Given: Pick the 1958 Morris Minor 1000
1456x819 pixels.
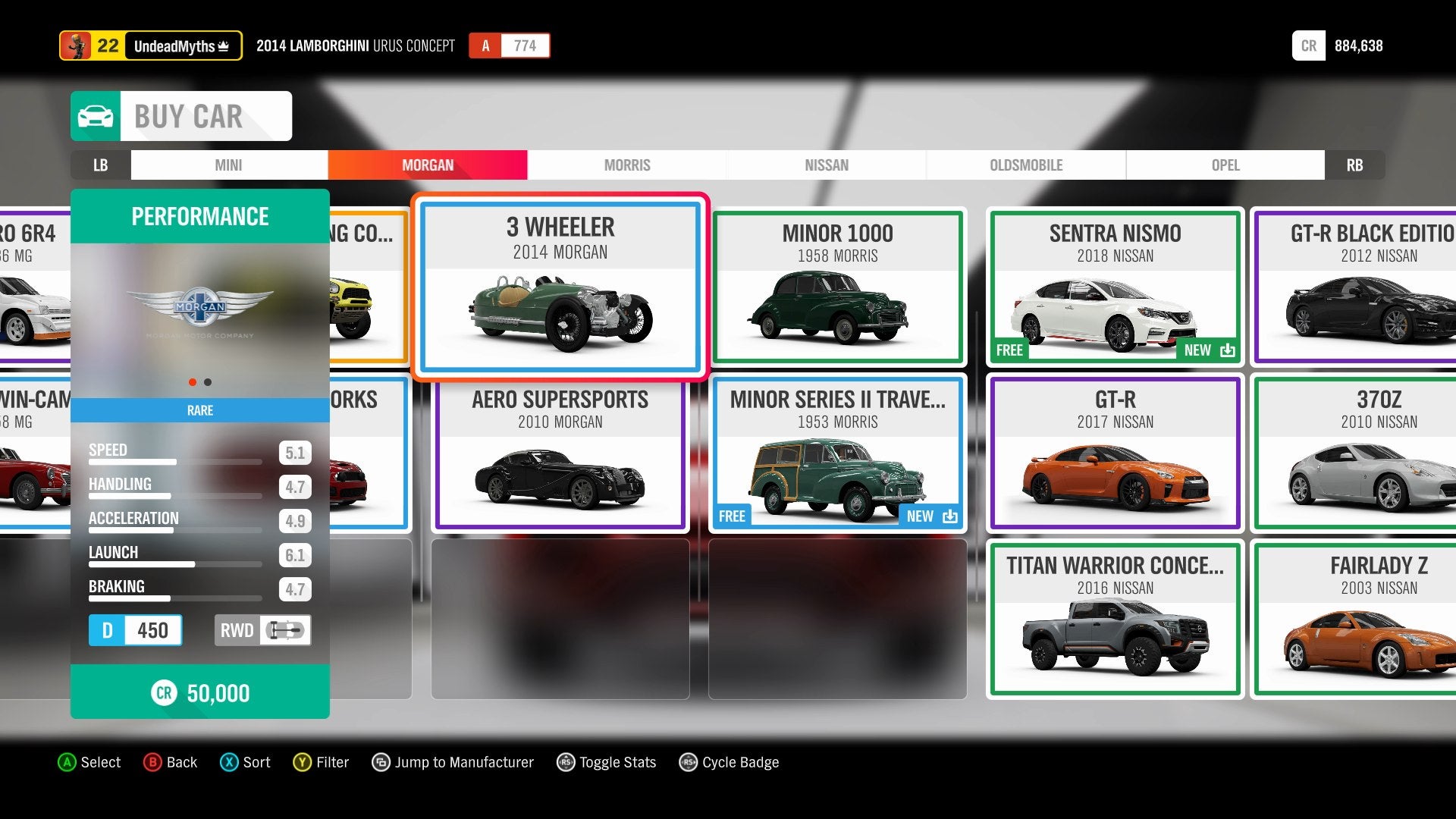Looking at the screenshot, I should [x=838, y=287].
